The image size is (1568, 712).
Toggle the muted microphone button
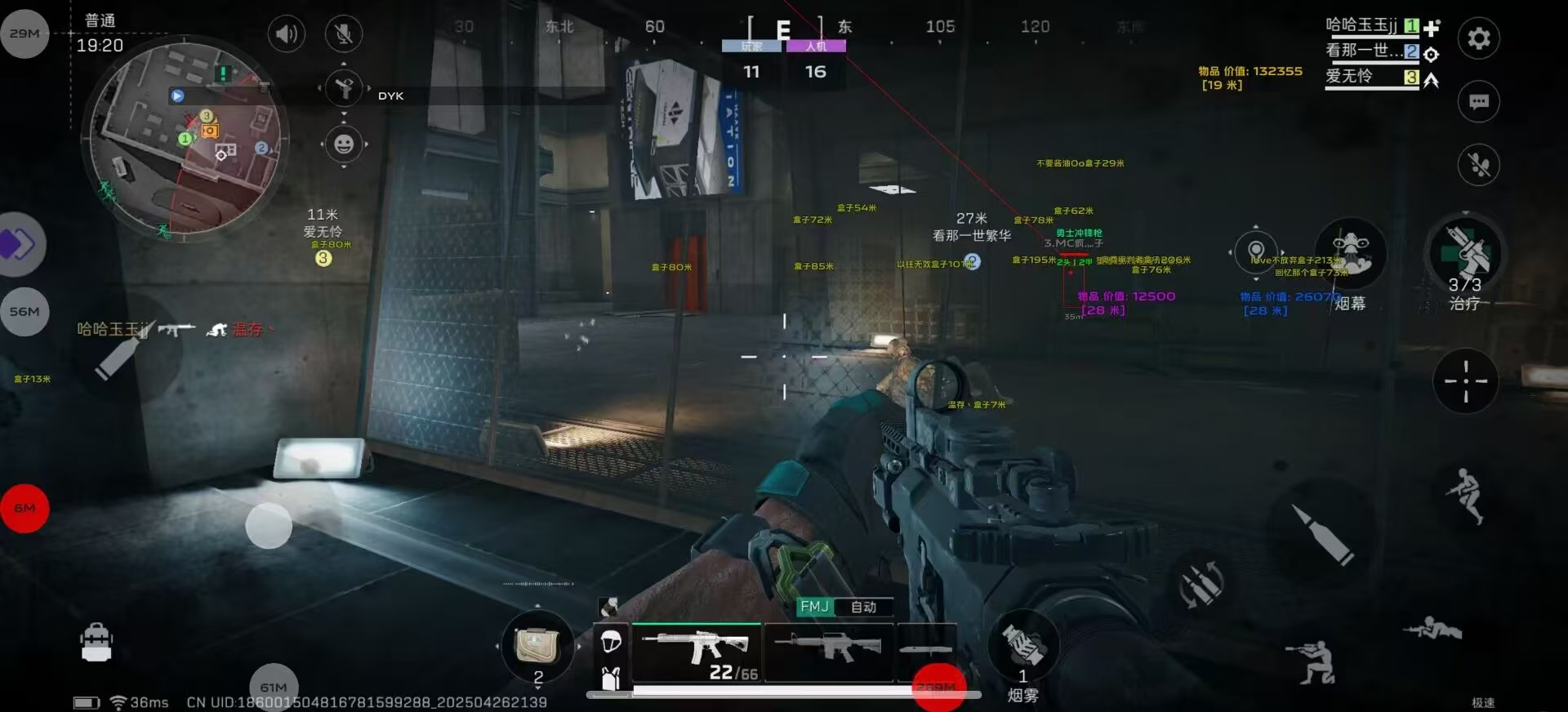[344, 33]
